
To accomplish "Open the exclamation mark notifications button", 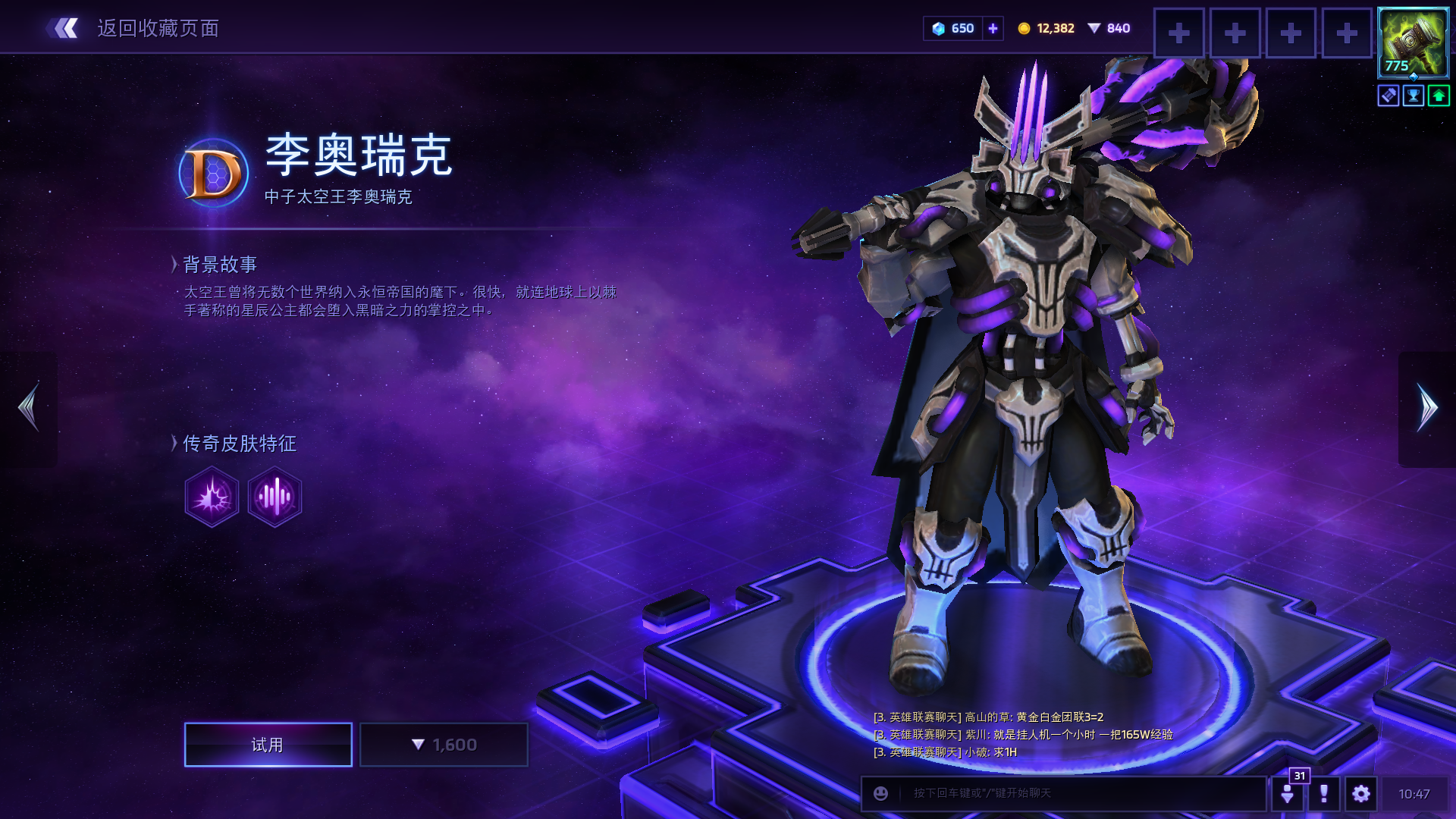I will [x=1323, y=793].
